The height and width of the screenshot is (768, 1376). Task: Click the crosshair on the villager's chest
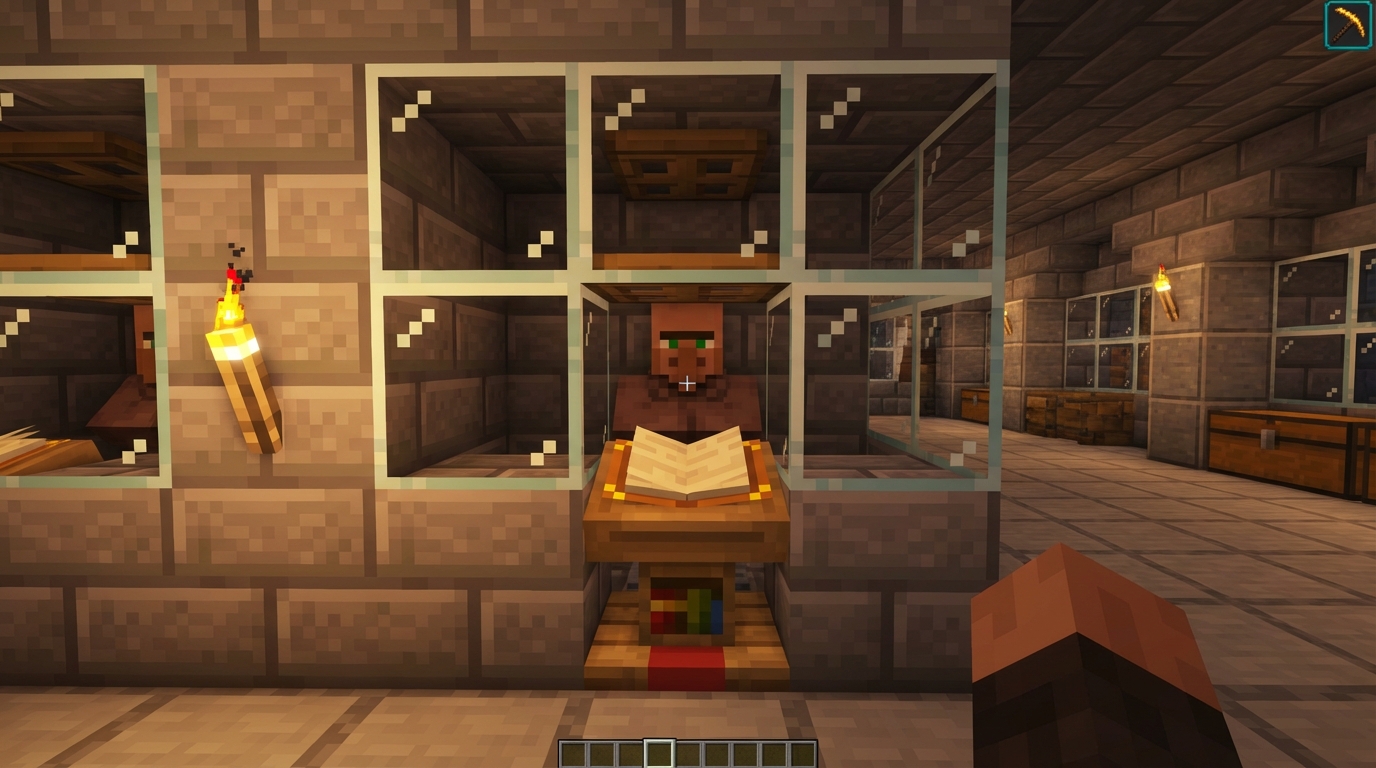(x=688, y=381)
